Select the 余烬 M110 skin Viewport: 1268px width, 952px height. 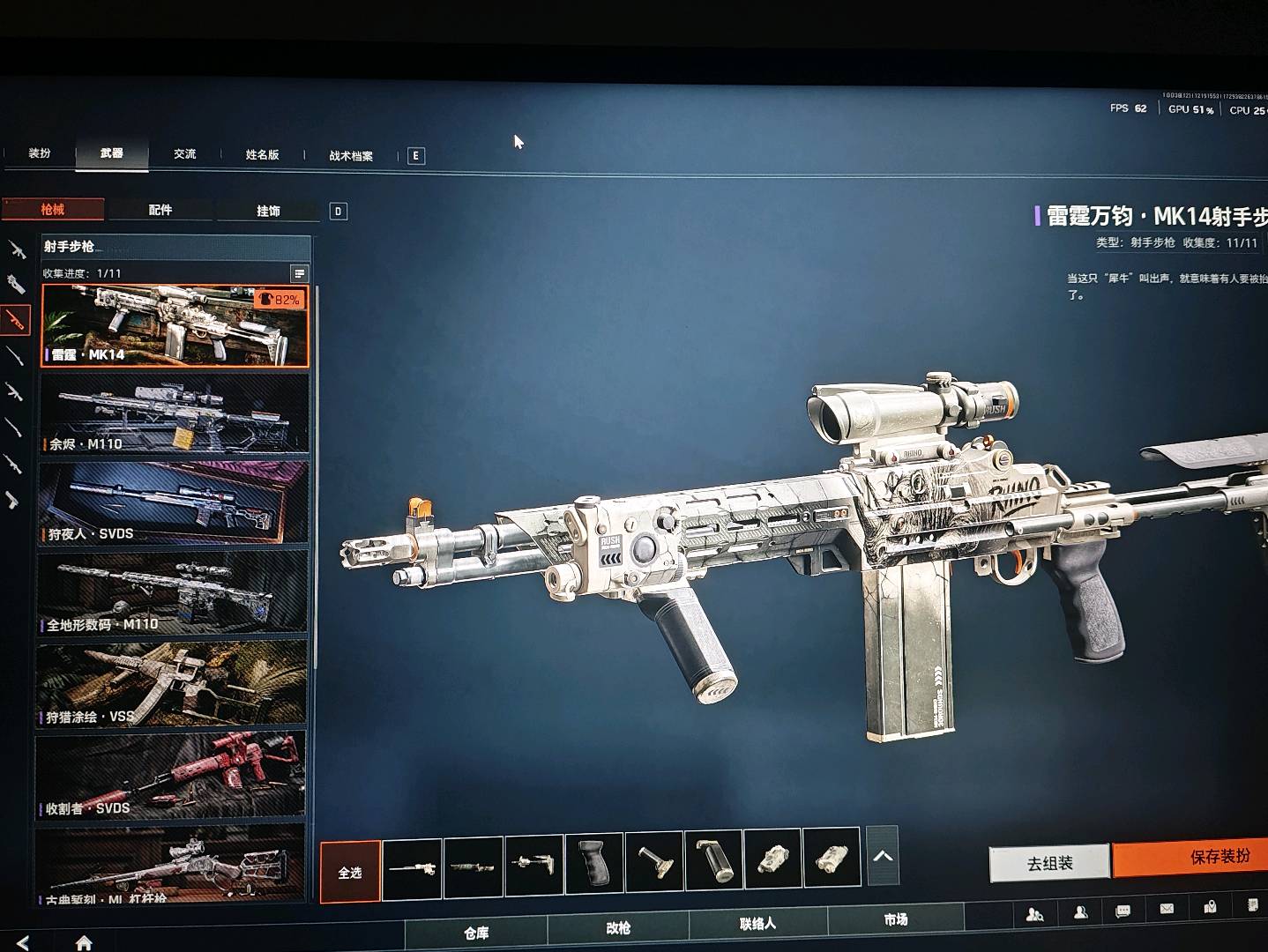click(x=175, y=413)
